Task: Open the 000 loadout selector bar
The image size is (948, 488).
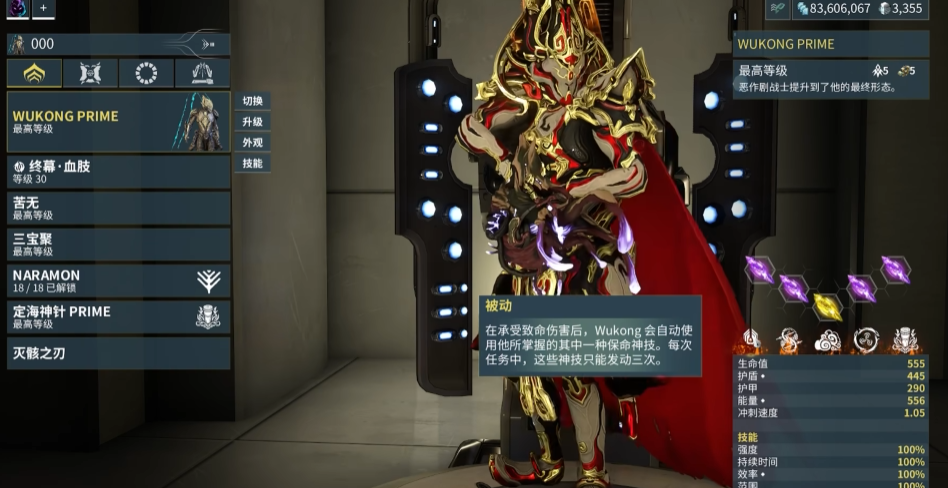Action: tap(119, 44)
